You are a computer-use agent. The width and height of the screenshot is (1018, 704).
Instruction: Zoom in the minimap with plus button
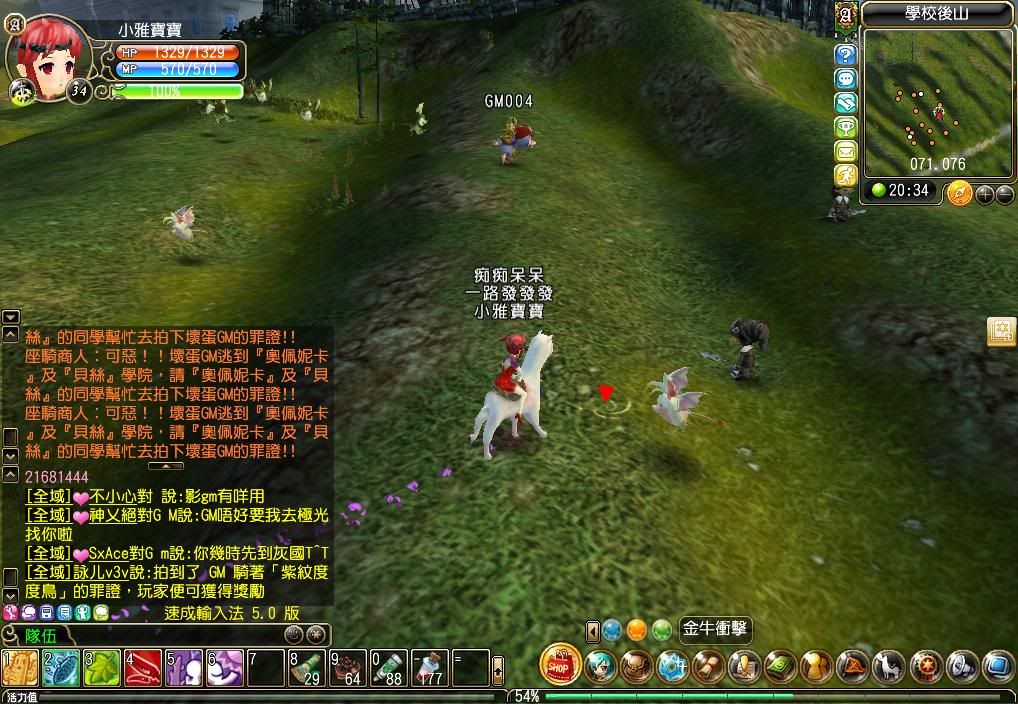tap(985, 194)
